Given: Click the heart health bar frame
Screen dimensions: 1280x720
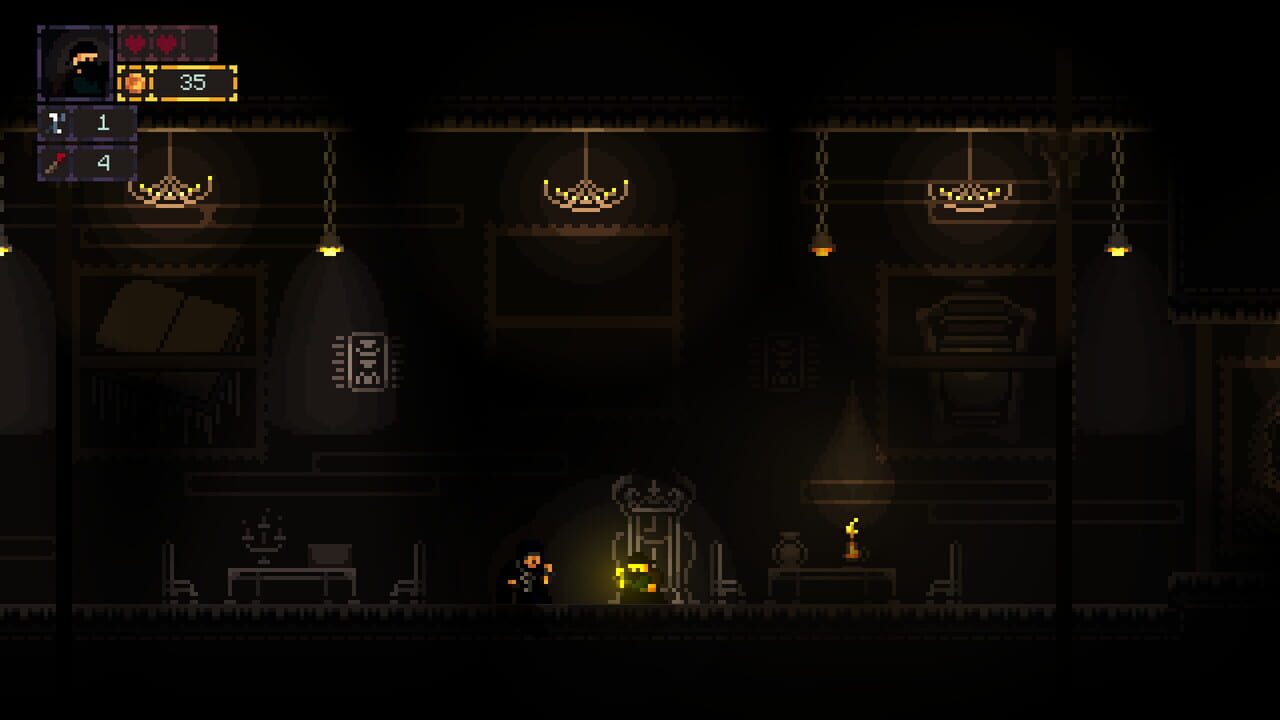Looking at the screenshot, I should 165,44.
